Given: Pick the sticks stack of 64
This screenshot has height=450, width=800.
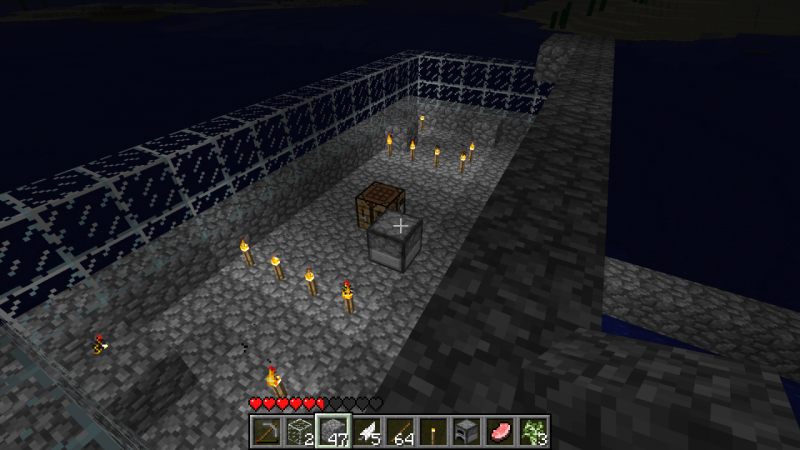Looking at the screenshot, I should (400, 431).
